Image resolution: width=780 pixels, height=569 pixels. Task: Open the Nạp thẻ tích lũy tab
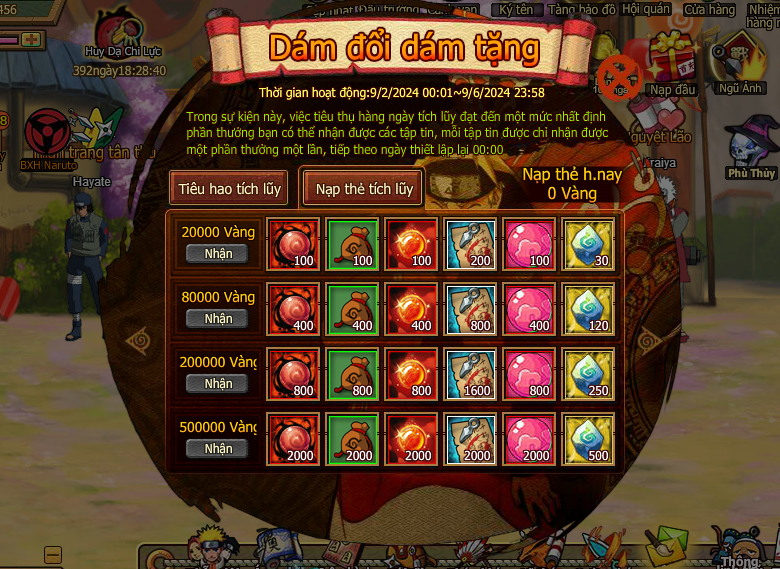point(364,188)
